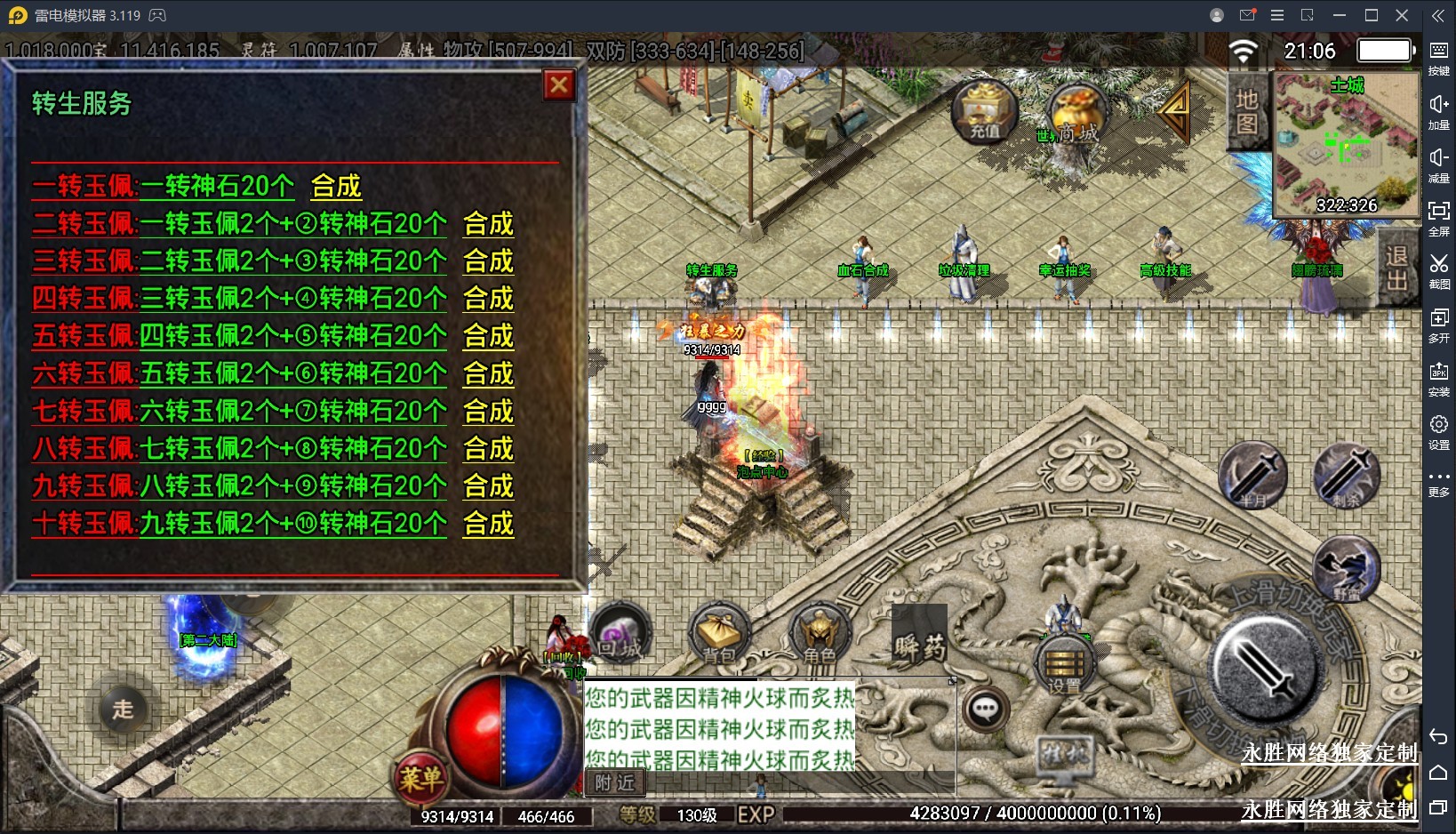Screen dimensions: 1456x834
Task: Synthesize the 一转玉佩 jade pendant
Action: pos(336,186)
